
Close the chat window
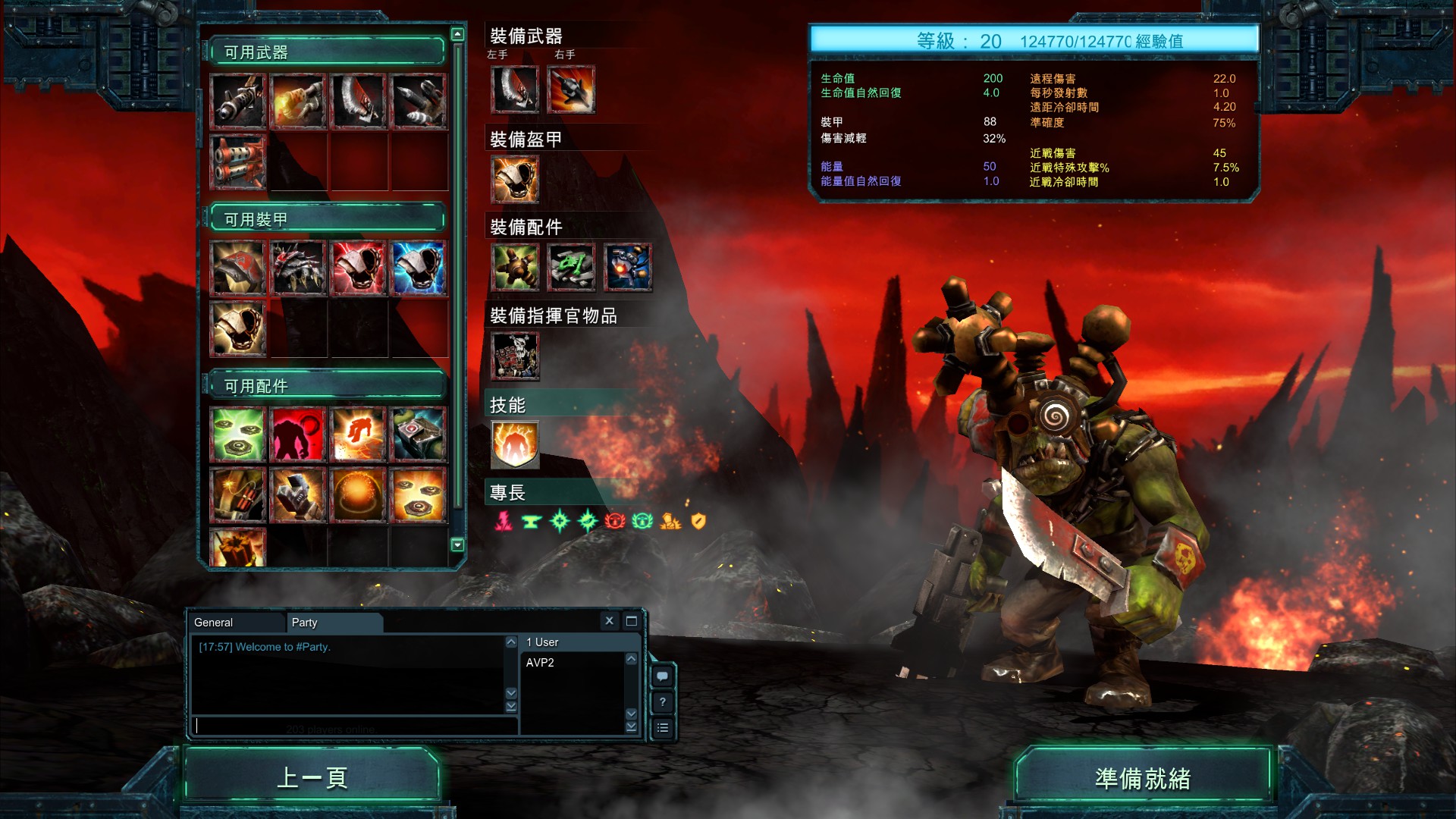coord(609,621)
